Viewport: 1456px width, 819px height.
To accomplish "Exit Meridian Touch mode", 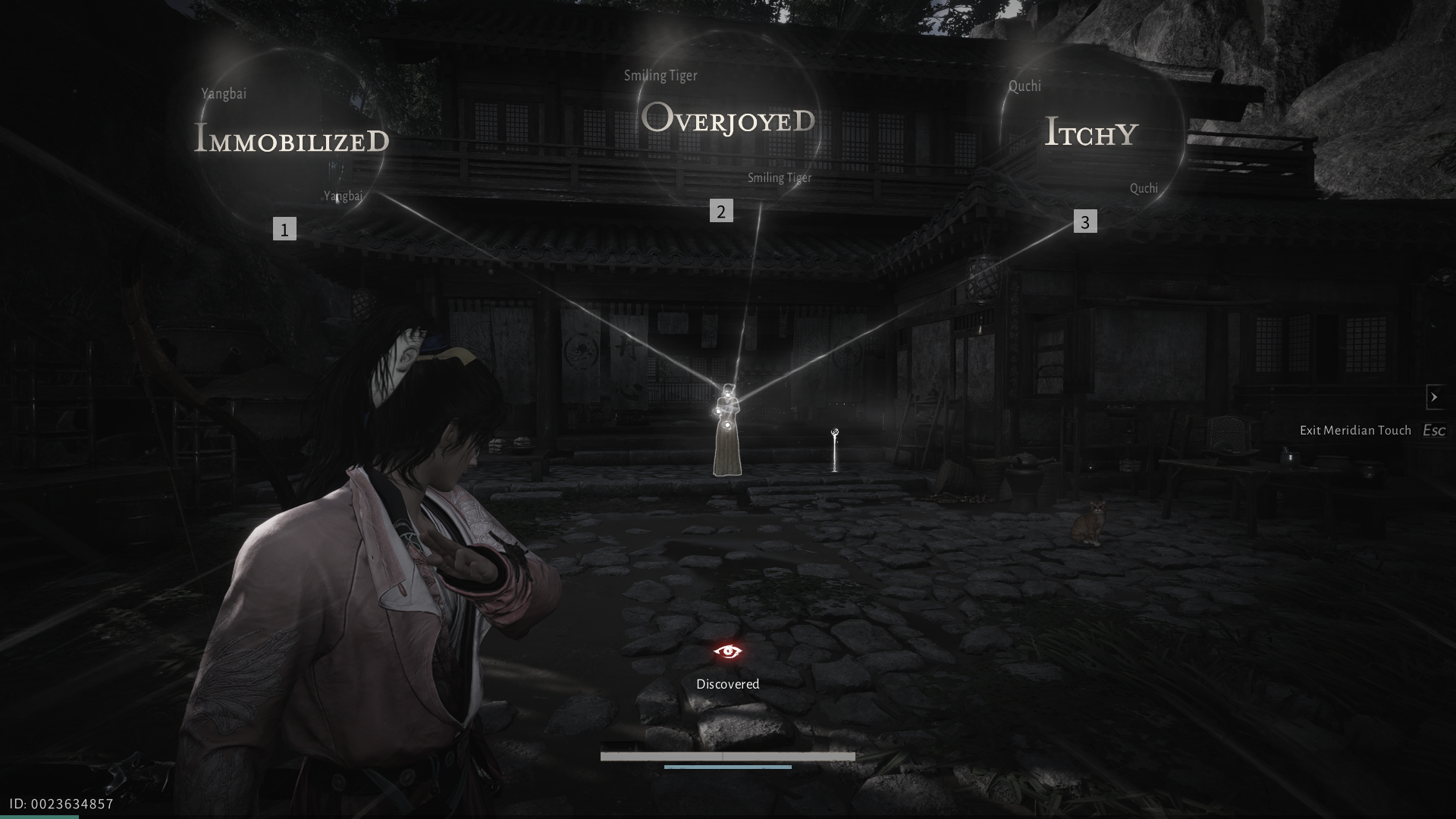I will [1355, 429].
